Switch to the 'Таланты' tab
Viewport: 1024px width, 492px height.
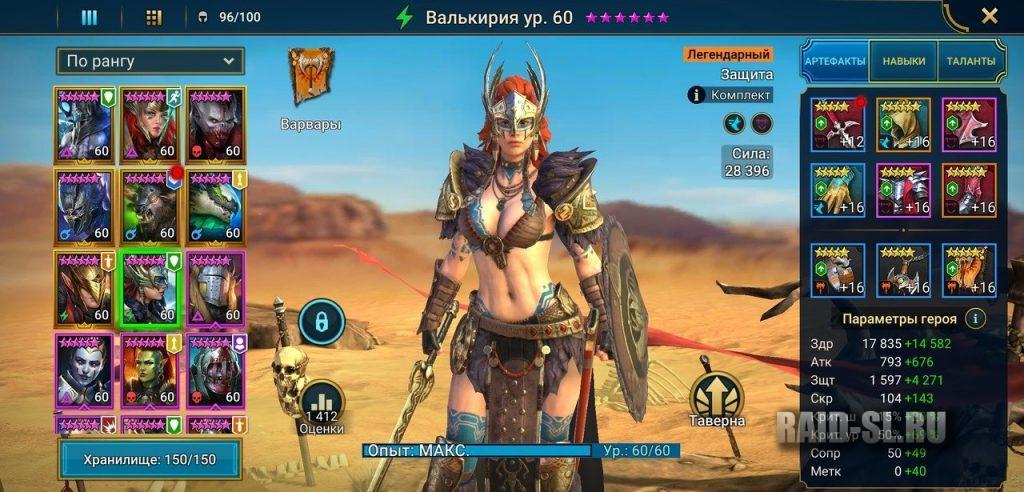[970, 61]
